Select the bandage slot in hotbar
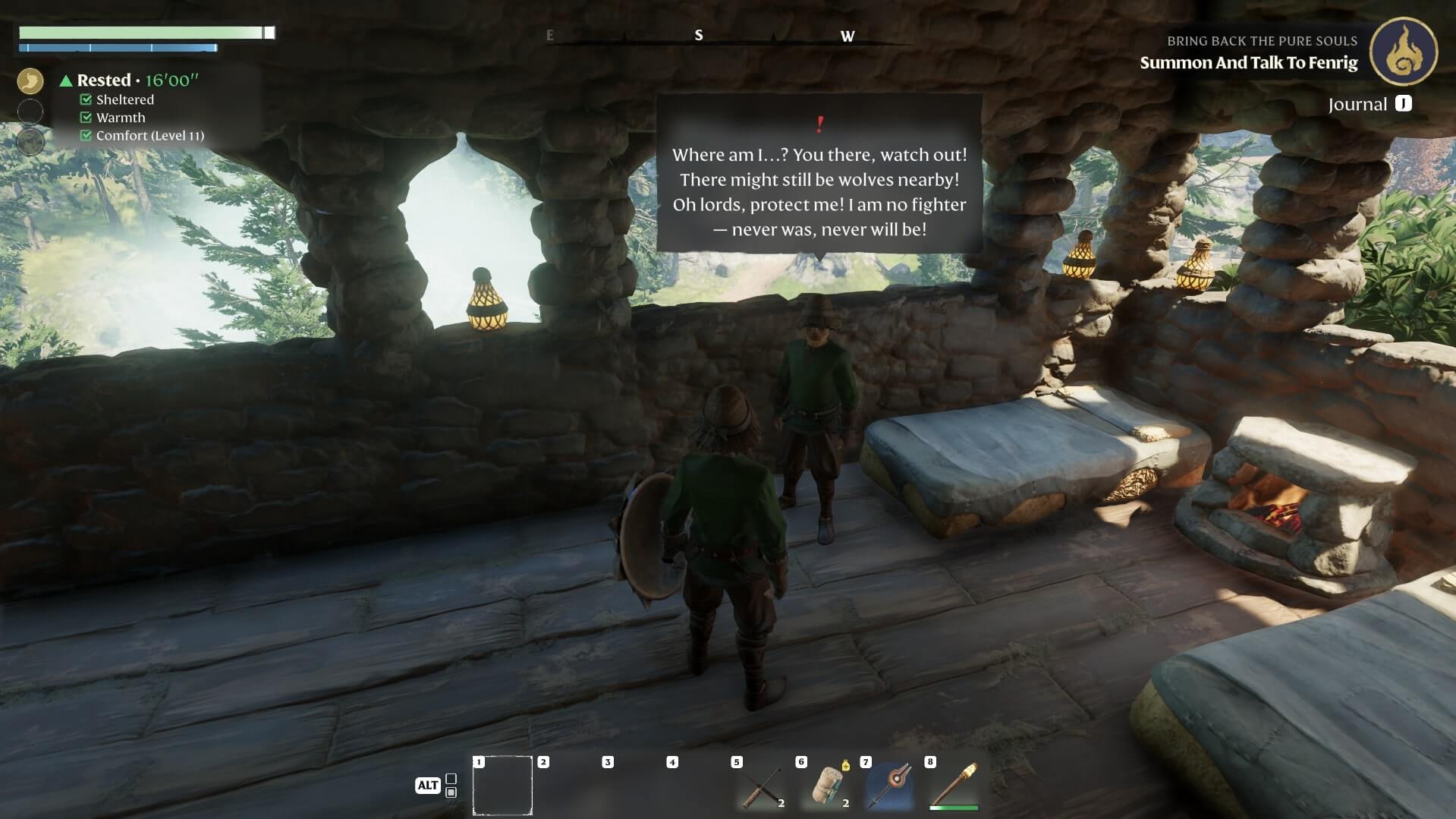Screen dimensions: 1456x819 [825, 786]
